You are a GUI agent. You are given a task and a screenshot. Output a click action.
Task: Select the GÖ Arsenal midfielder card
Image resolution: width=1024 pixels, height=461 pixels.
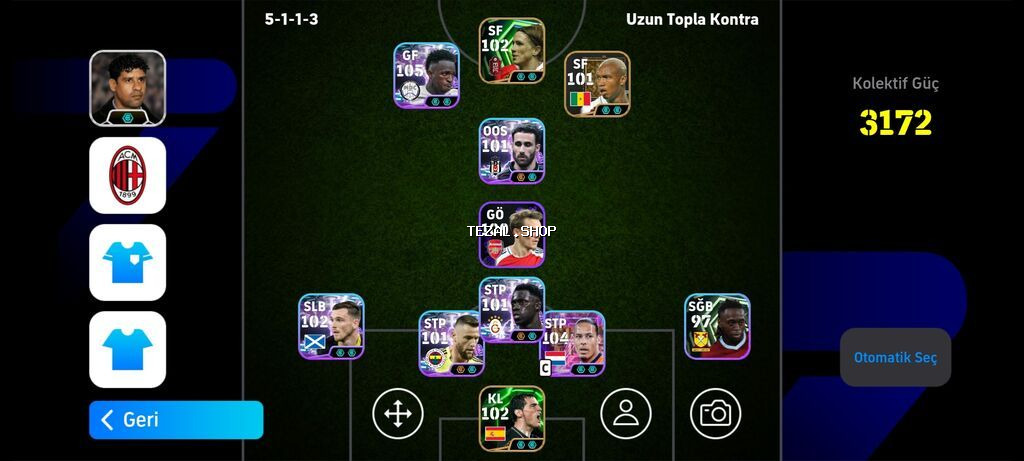pos(512,235)
